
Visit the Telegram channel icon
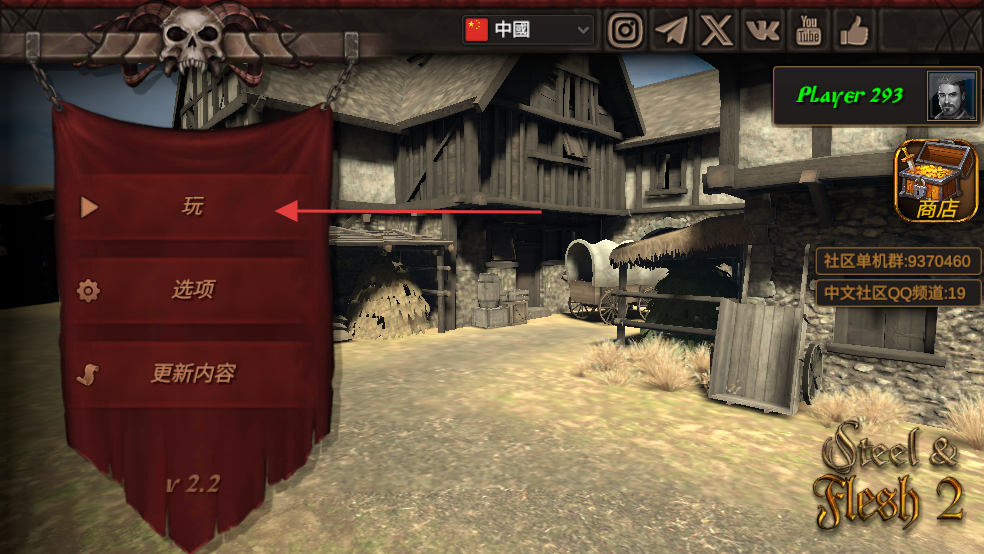pyautogui.click(x=671, y=30)
